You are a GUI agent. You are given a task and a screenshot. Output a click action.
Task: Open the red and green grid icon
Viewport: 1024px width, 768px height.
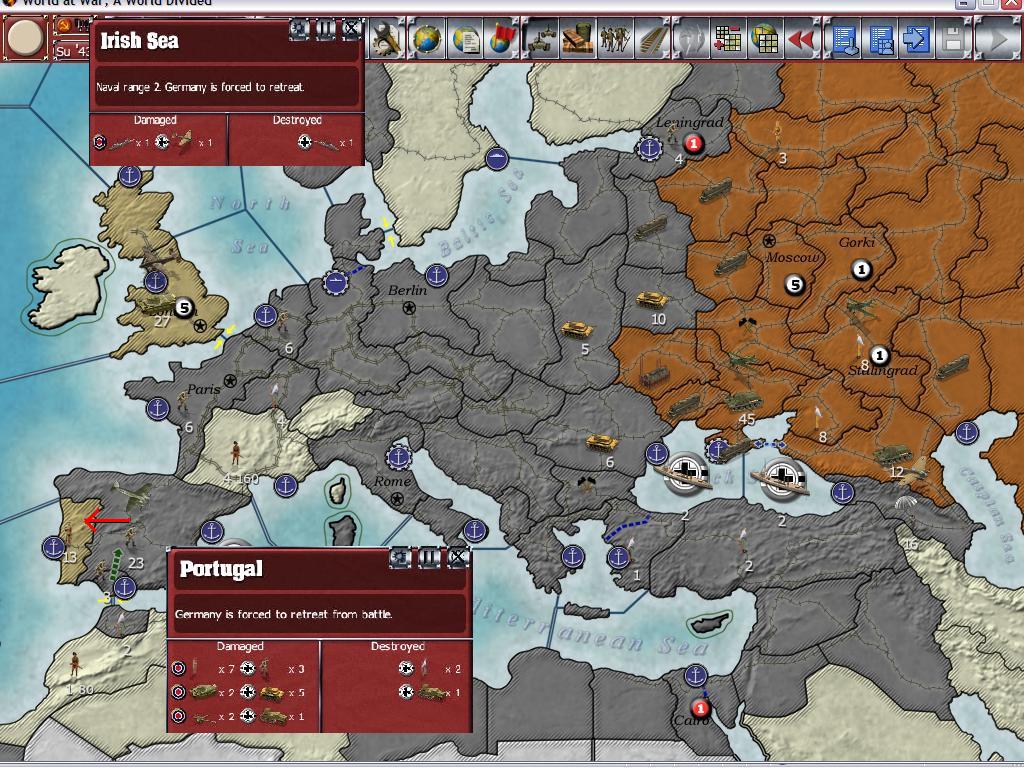pyautogui.click(x=728, y=40)
